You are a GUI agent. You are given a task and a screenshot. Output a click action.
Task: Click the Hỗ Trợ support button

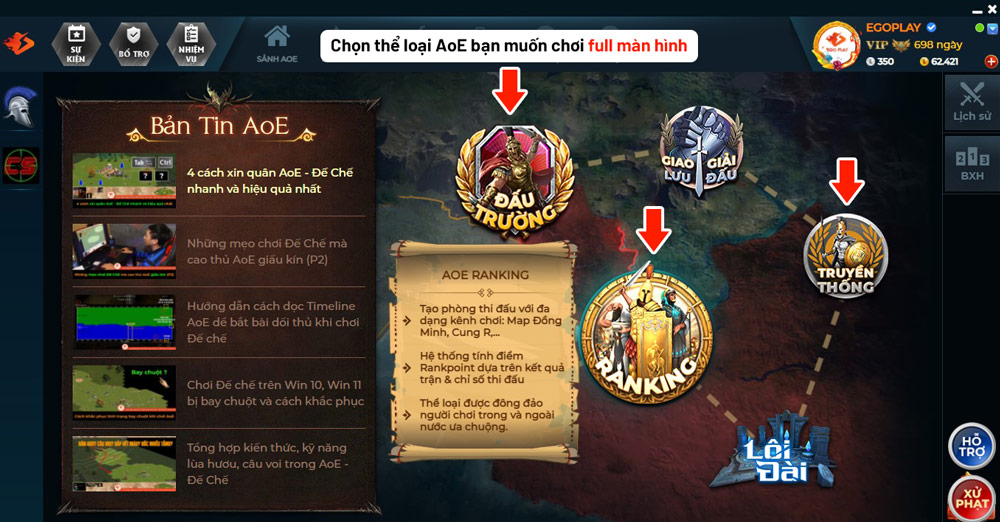pos(971,447)
